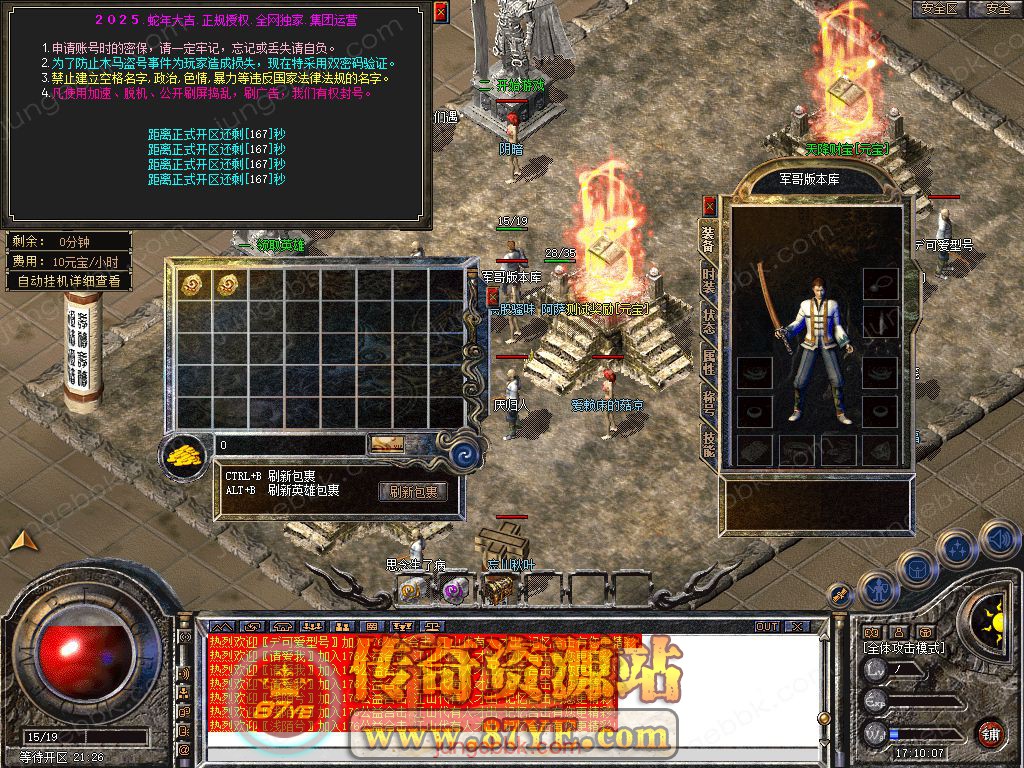Viewport: 1024px width, 768px height.
Task: Refresh the bag with 刷新包裹 button
Action: click(x=412, y=491)
